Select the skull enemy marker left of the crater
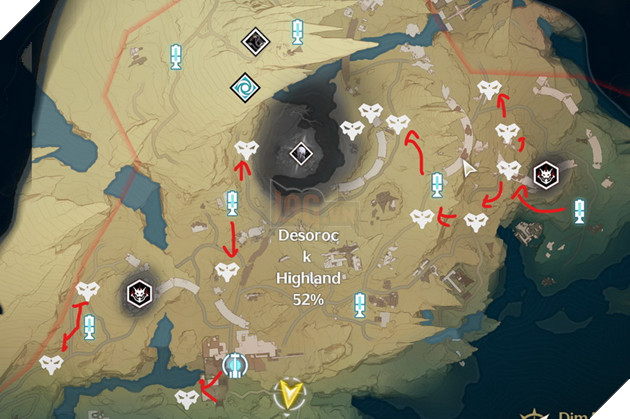Viewport: 630px width, 419px height. click(x=246, y=150)
